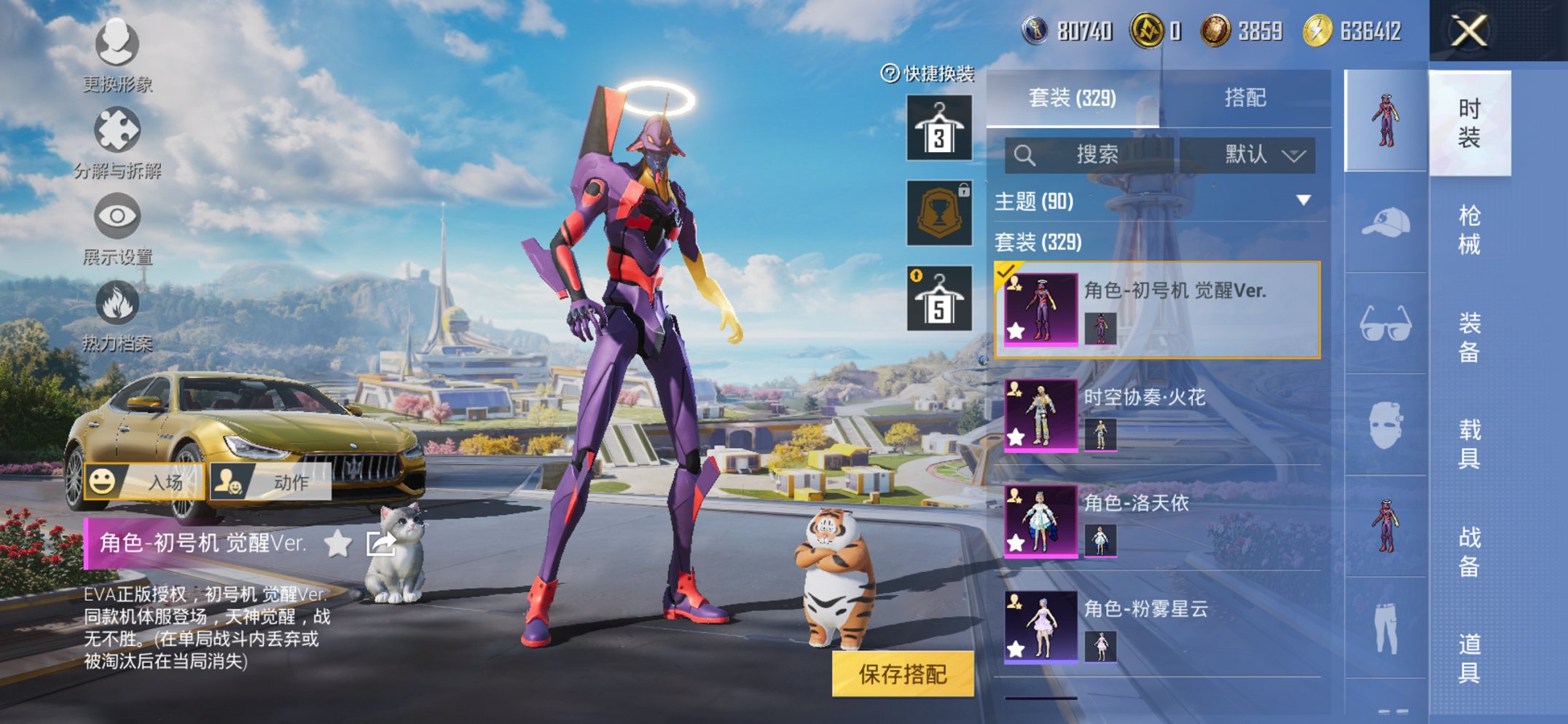1568x724 pixels.
Task: Open the 载具 vehicles category
Action: pos(1469,444)
